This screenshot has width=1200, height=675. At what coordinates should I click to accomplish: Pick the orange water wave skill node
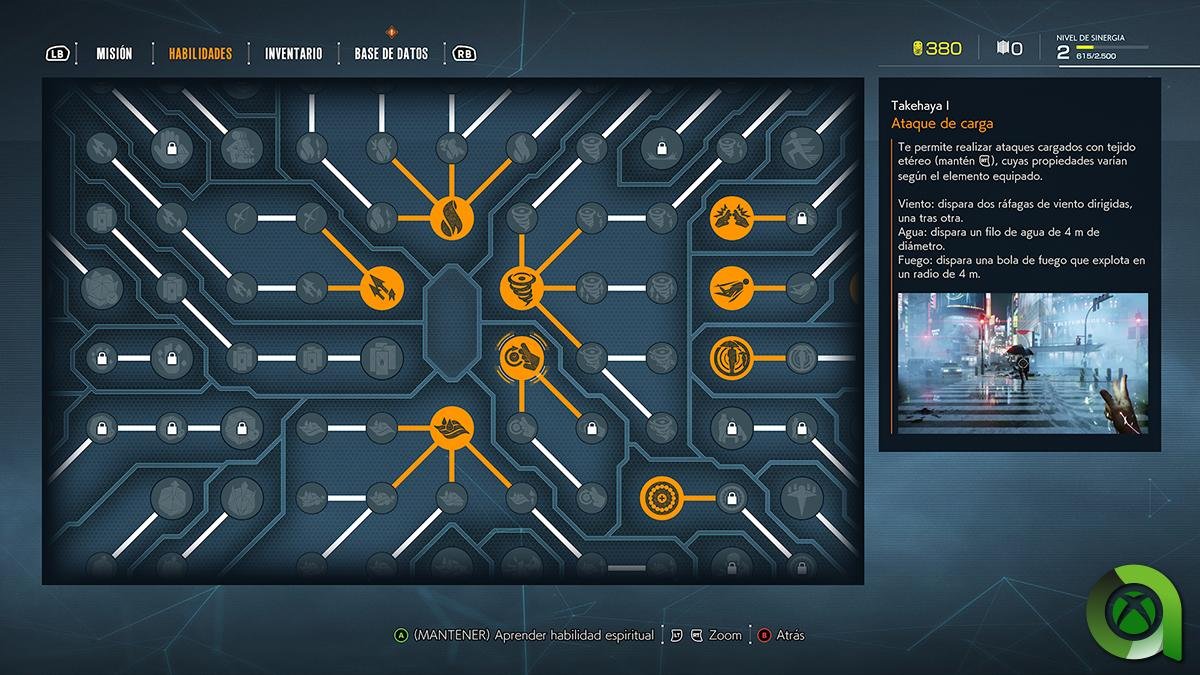[x=451, y=428]
